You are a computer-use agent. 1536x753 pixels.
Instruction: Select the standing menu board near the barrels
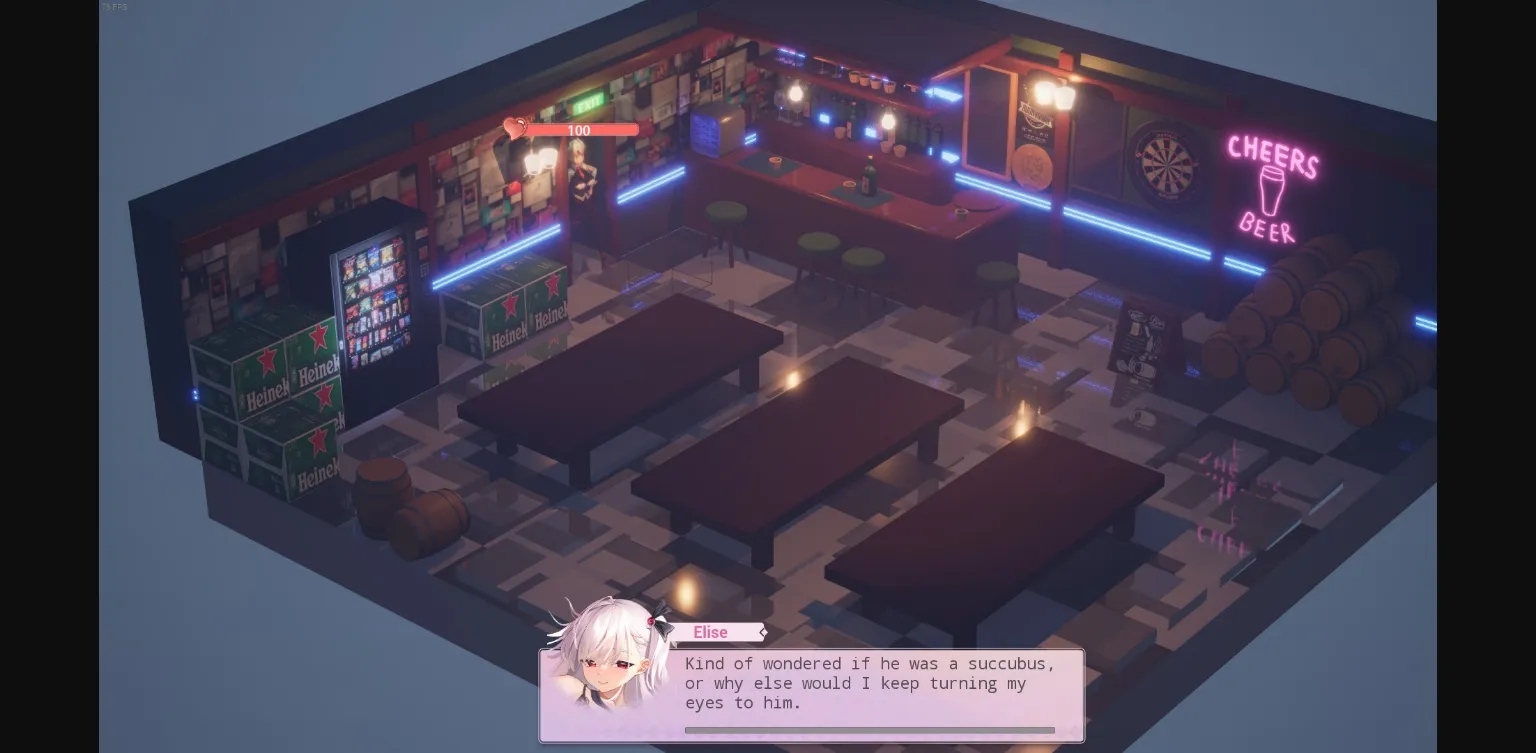[x=1142, y=345]
